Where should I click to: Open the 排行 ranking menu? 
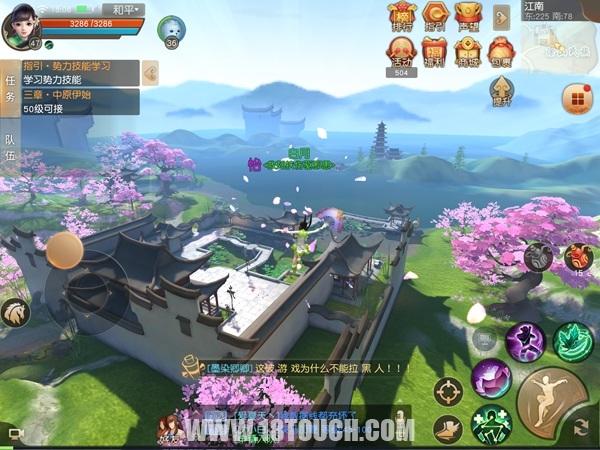(402, 16)
